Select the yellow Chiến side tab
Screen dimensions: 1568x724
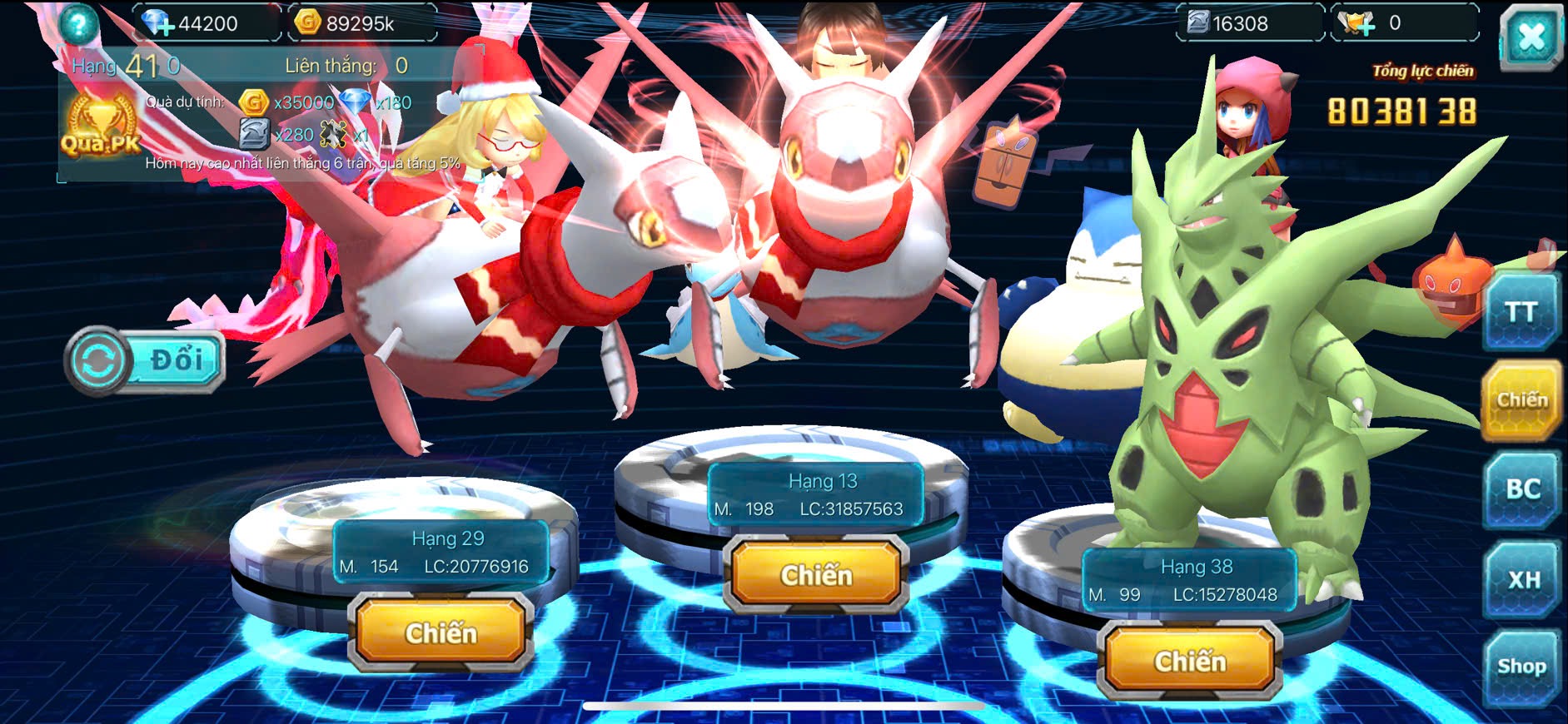pyautogui.click(x=1521, y=401)
